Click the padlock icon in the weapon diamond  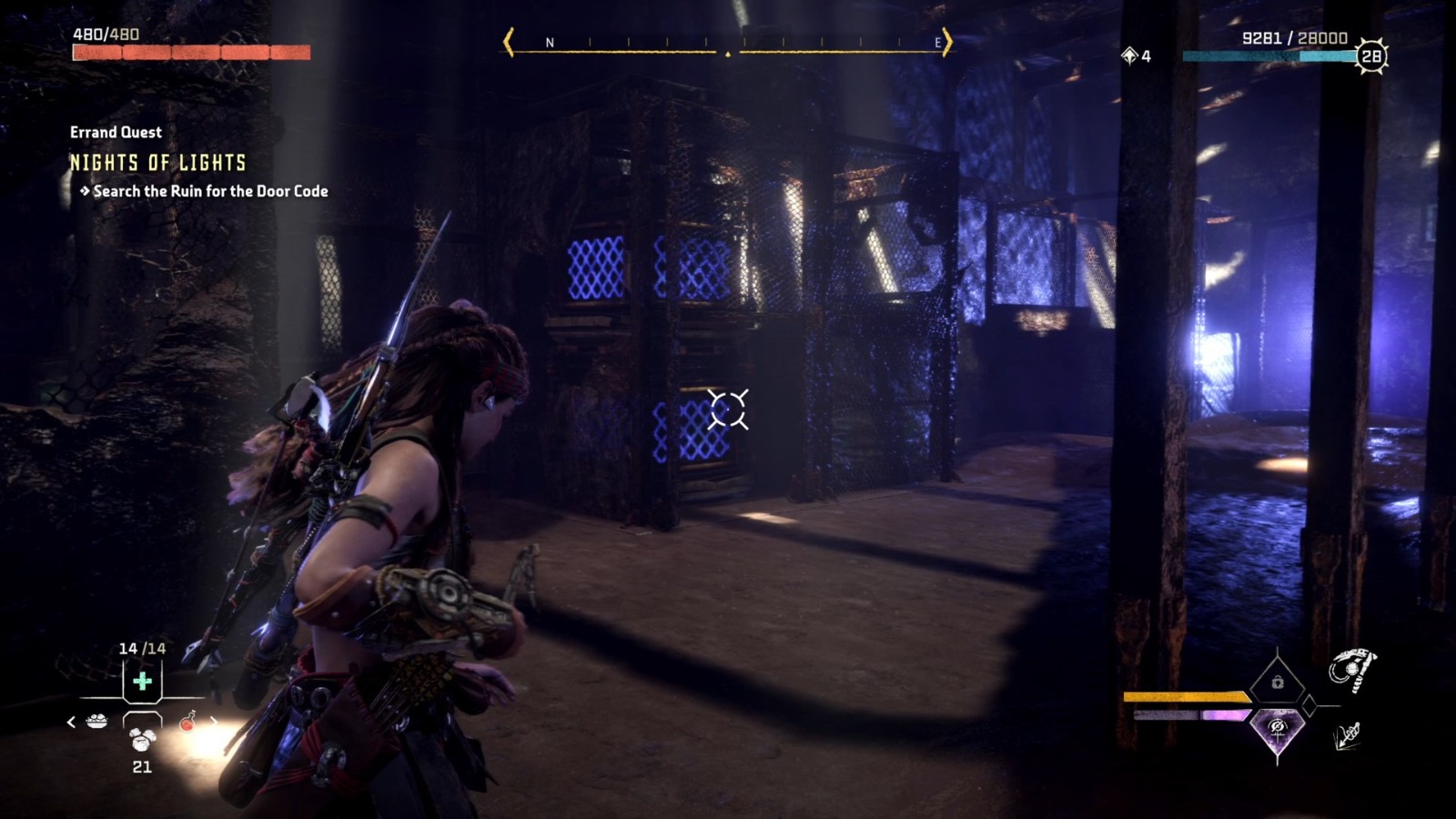(1278, 682)
